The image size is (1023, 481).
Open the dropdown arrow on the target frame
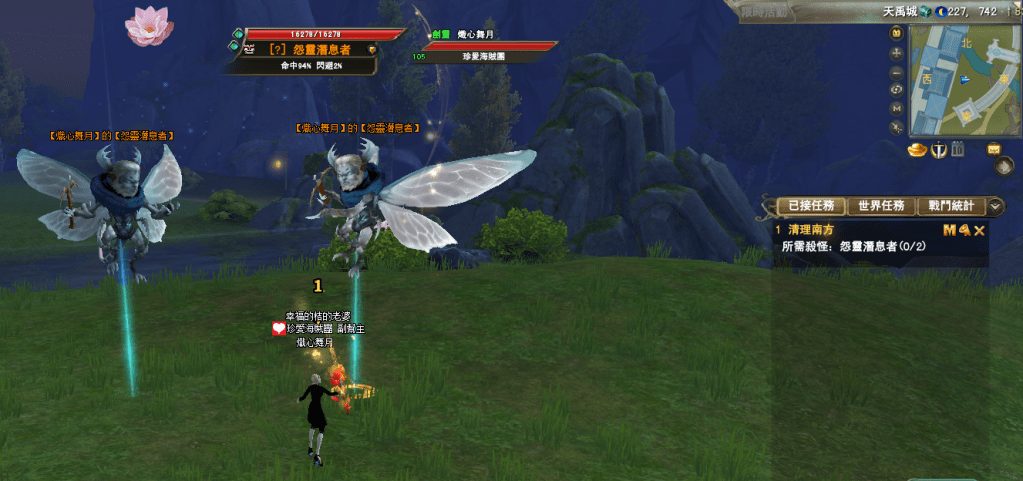click(x=372, y=48)
